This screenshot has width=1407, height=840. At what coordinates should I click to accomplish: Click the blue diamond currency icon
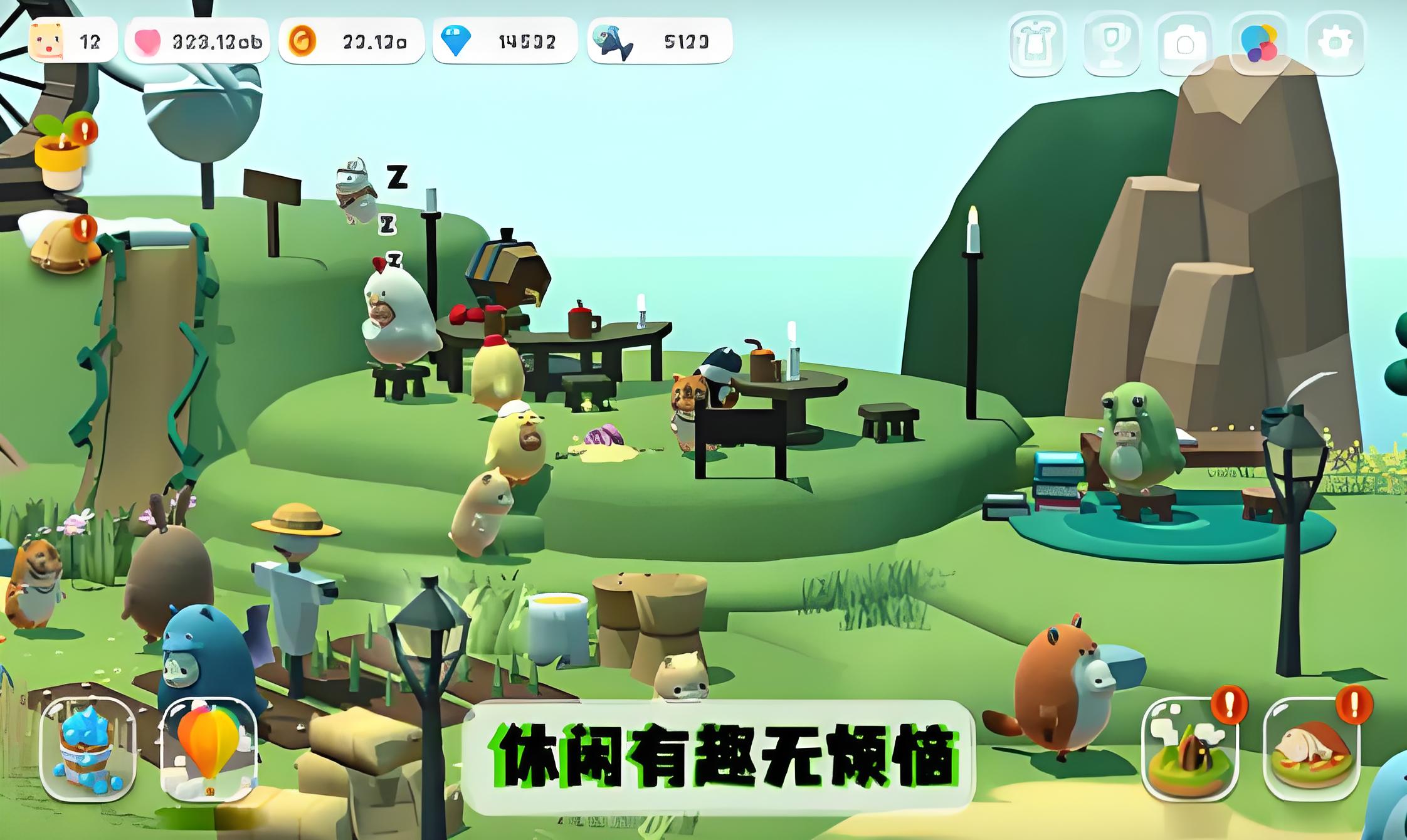(456, 40)
